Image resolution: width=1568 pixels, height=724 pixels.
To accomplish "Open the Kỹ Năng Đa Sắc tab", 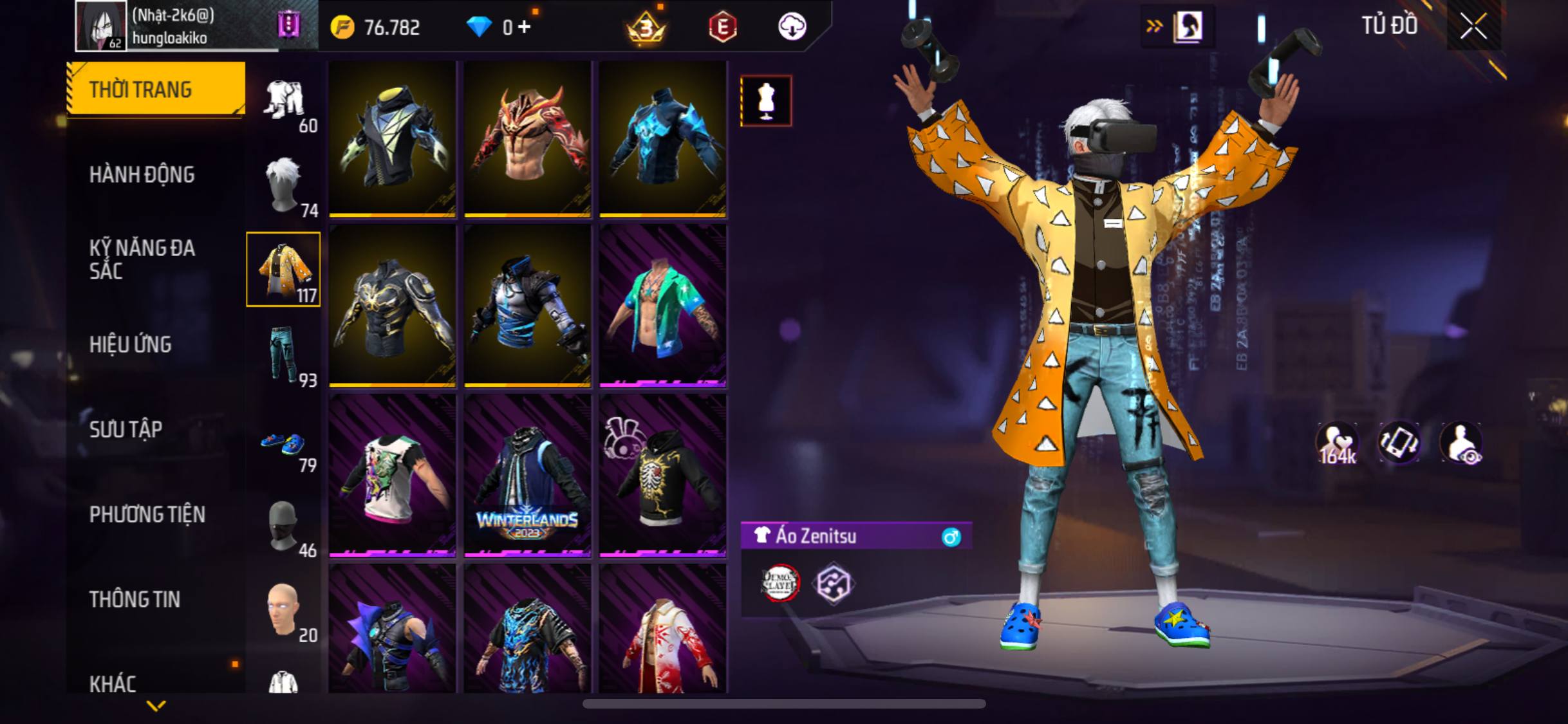I will pos(142,259).
